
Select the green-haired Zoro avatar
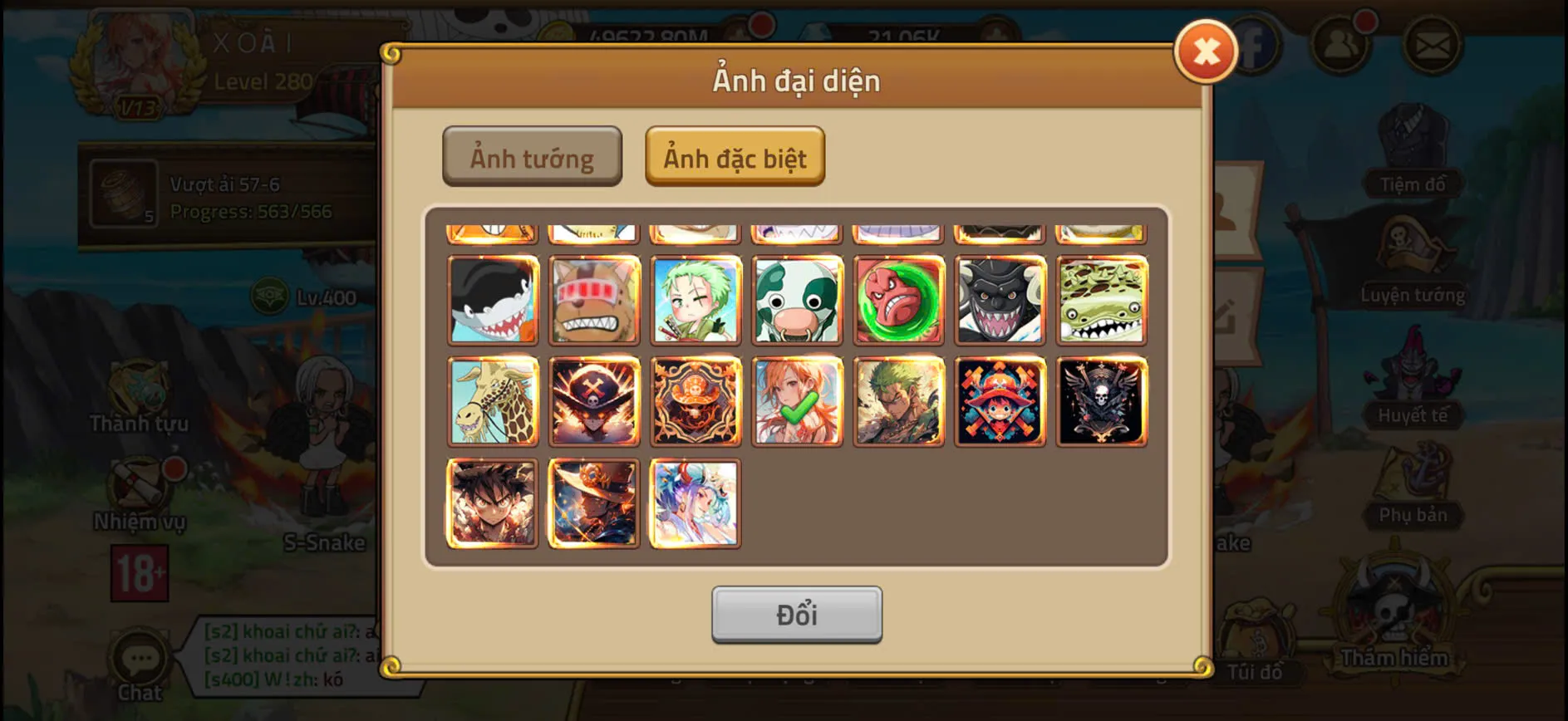696,299
